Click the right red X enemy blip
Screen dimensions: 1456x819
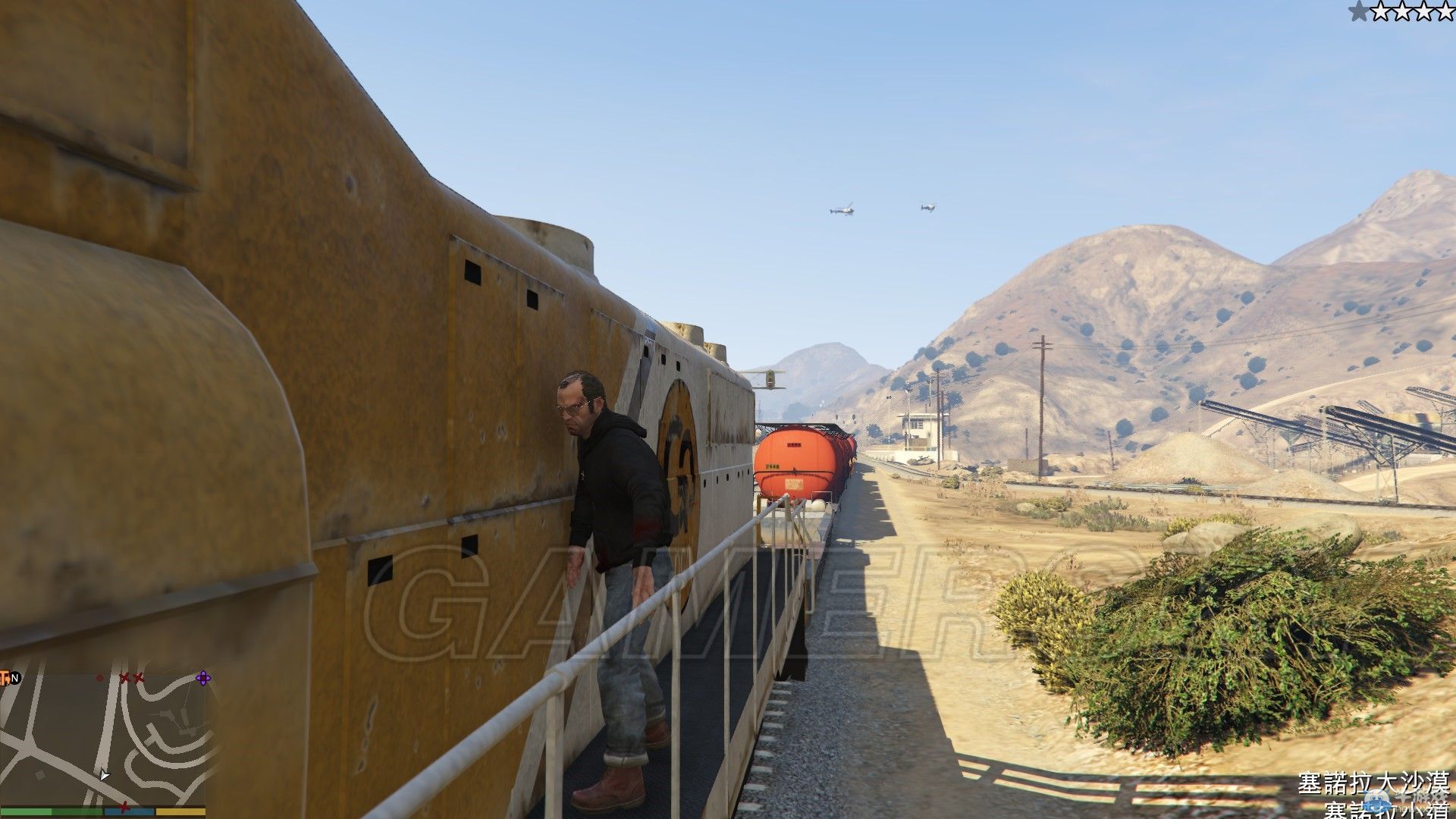(x=137, y=678)
